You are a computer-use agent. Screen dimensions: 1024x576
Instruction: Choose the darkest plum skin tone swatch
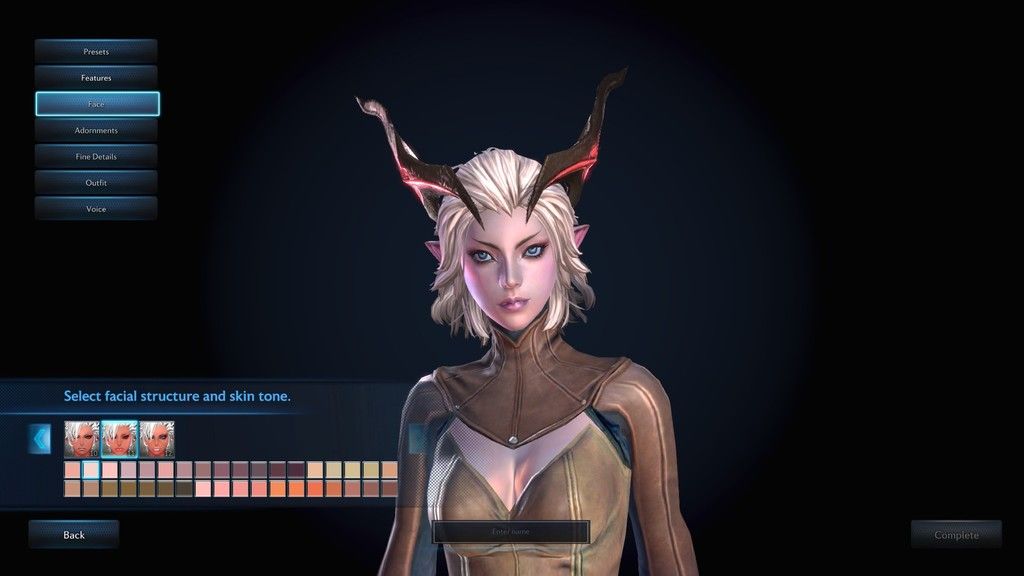(296, 469)
